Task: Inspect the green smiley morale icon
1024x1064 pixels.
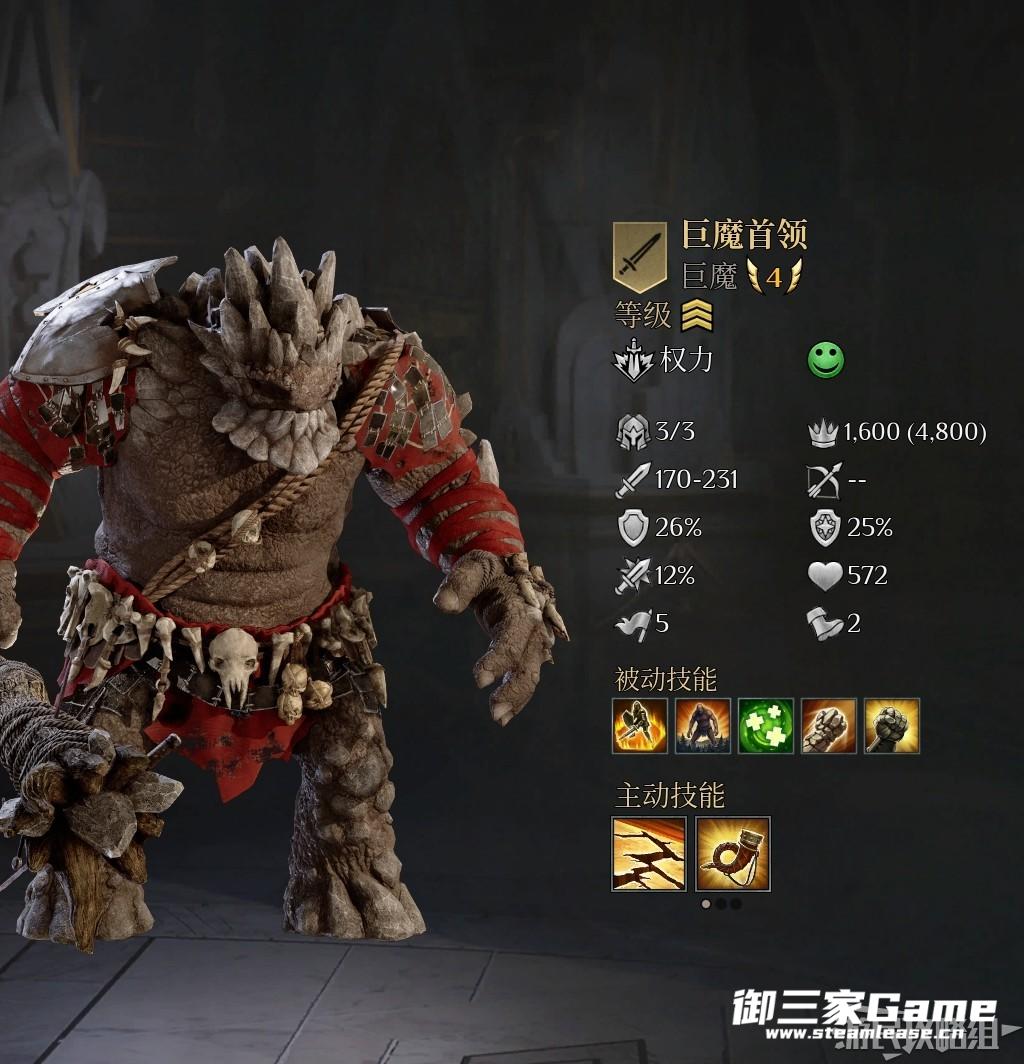Action: [x=826, y=361]
